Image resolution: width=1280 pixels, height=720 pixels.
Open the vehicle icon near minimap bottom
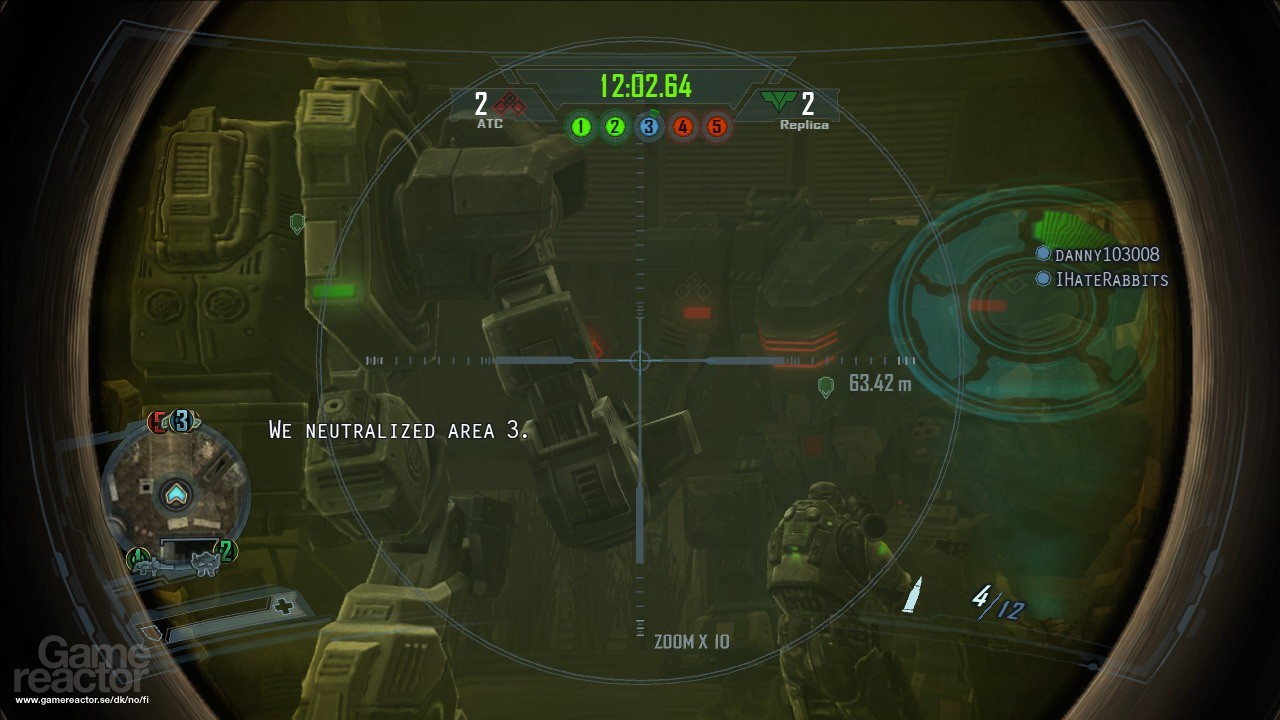tap(206, 562)
